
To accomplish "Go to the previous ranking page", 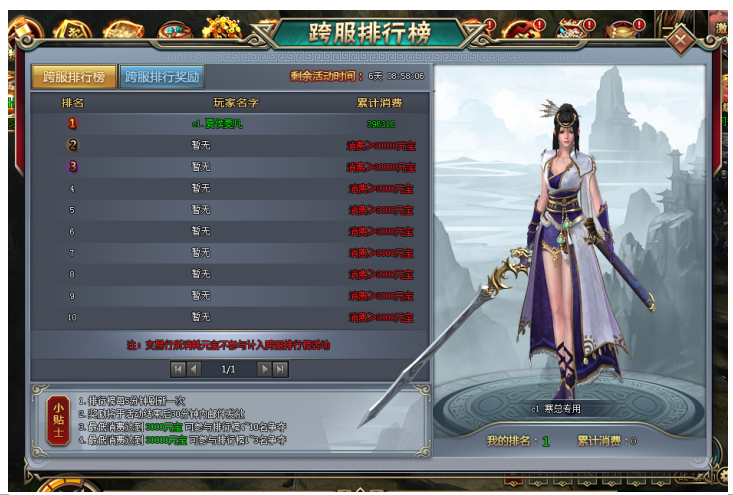I will 195,369.
